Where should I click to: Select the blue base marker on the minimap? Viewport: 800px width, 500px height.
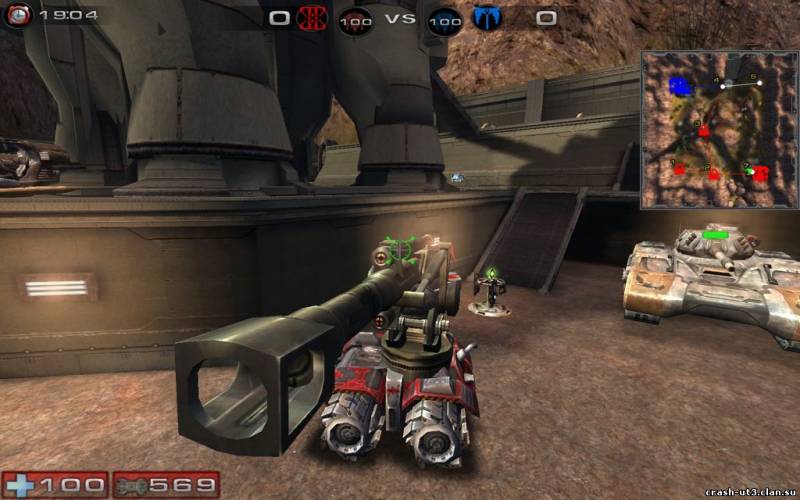pos(682,87)
